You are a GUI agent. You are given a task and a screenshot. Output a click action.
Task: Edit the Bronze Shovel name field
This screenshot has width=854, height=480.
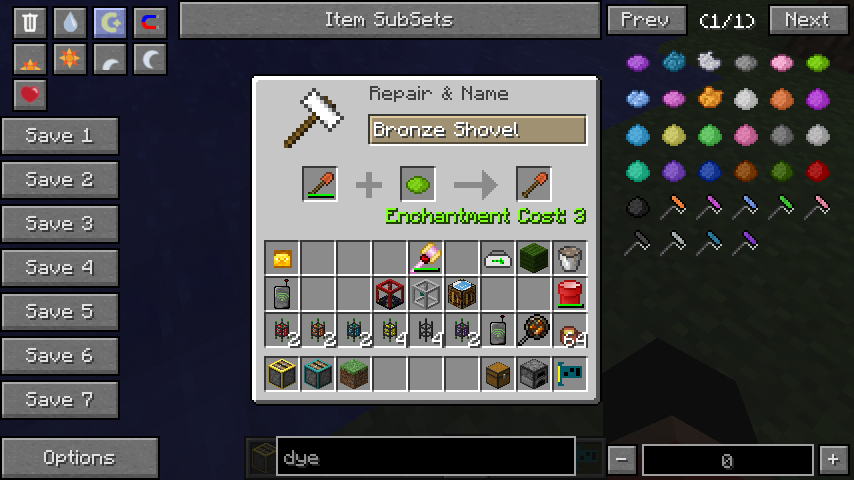pyautogui.click(x=477, y=130)
